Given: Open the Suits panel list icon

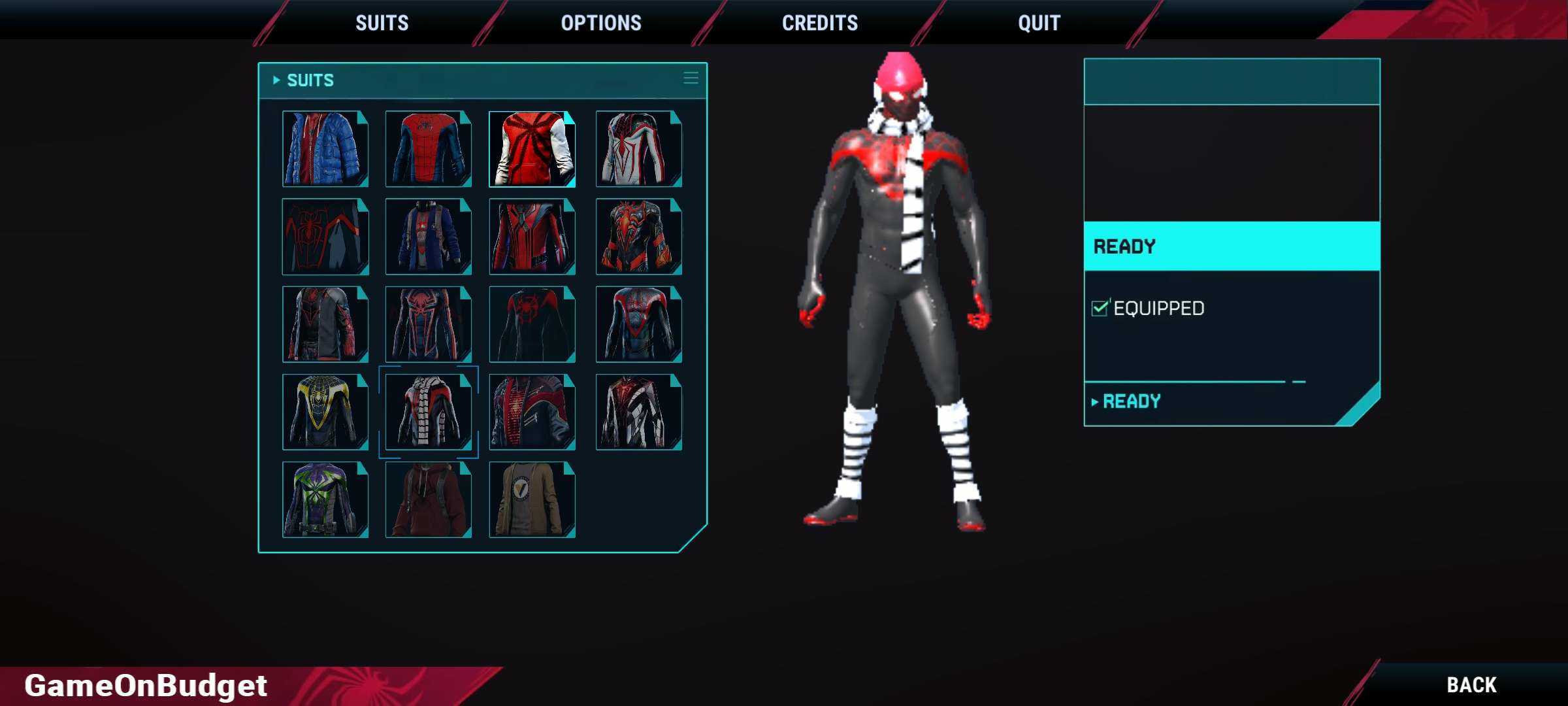Looking at the screenshot, I should 691,78.
